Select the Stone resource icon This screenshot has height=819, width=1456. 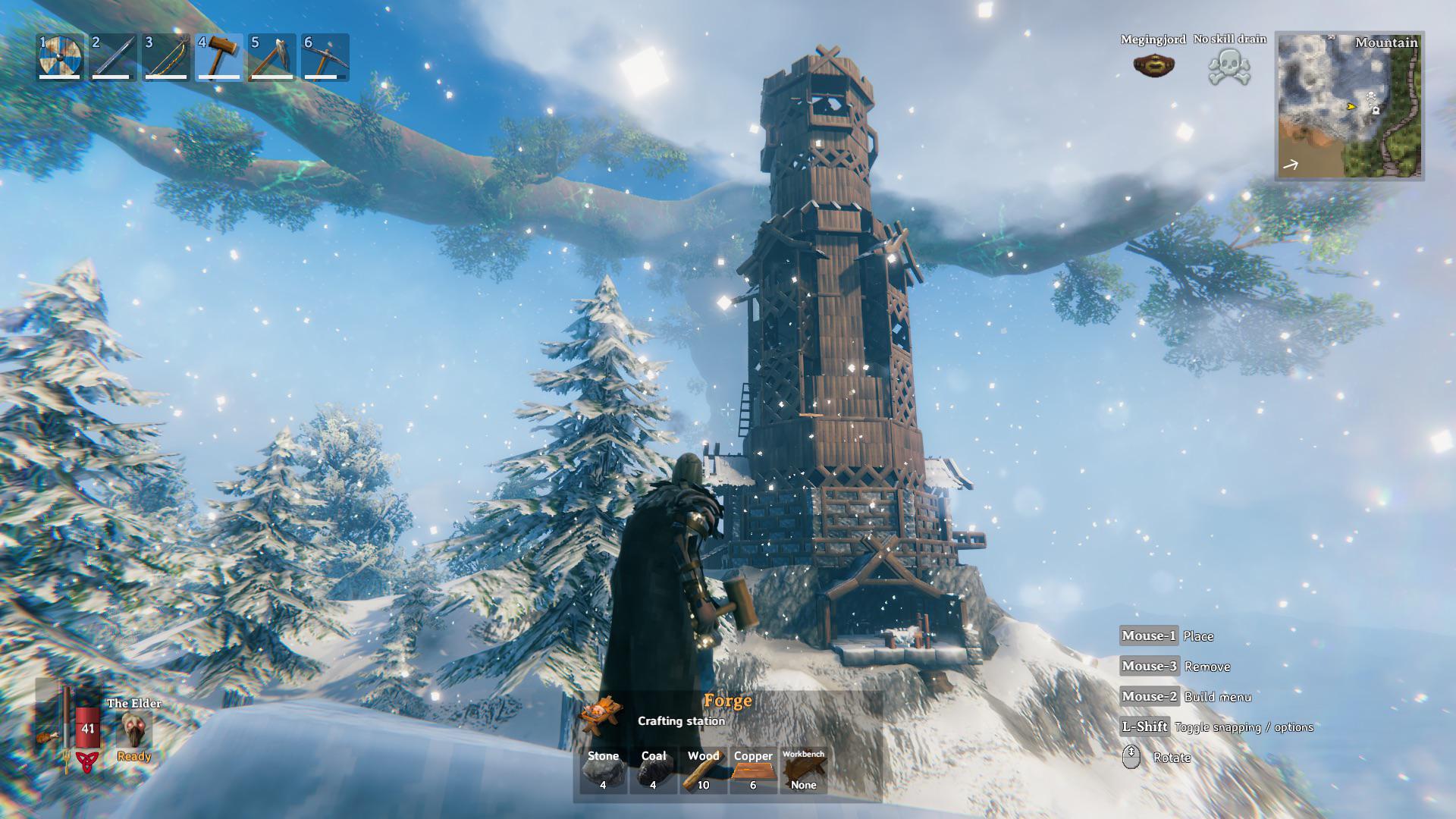tap(604, 768)
